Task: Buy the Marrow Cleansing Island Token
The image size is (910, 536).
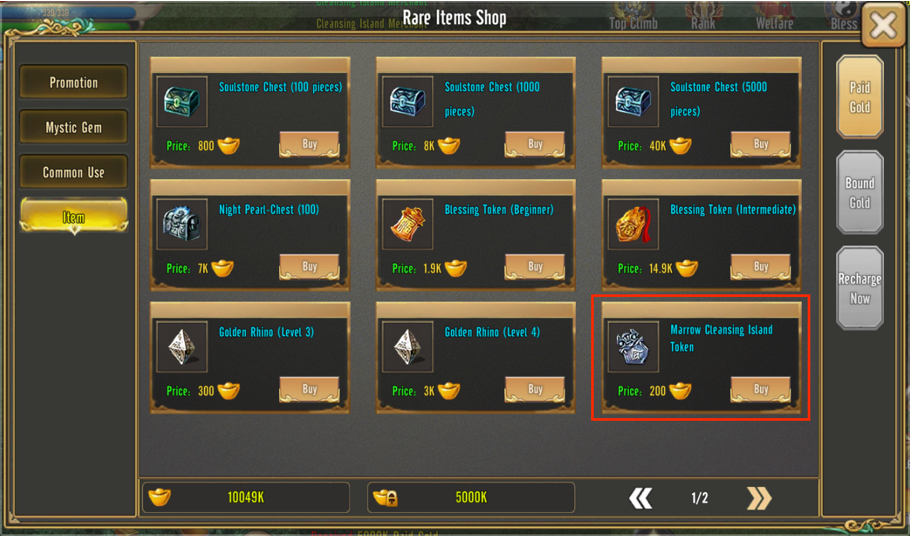Action: [761, 389]
